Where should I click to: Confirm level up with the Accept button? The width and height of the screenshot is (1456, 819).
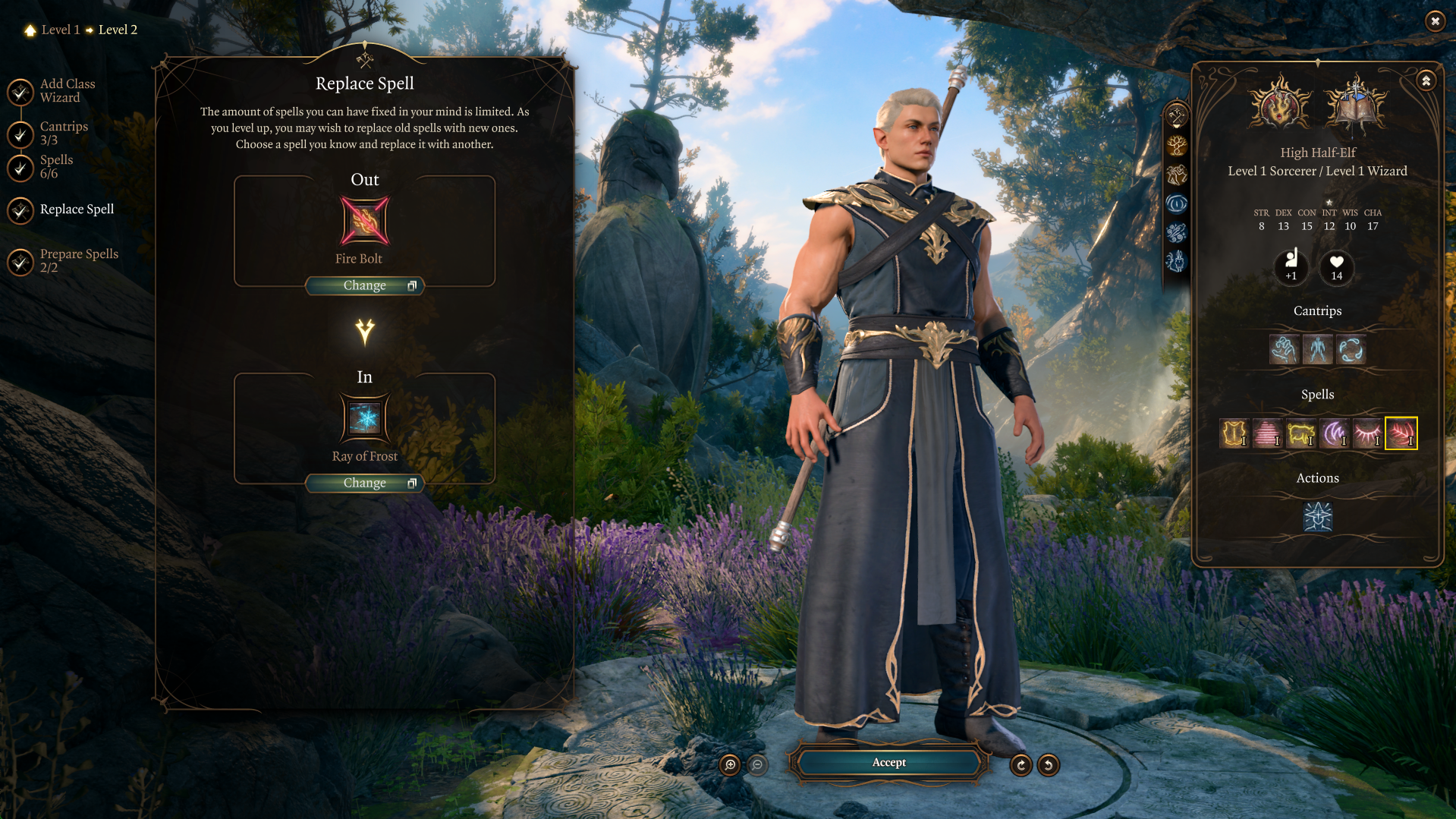888,763
